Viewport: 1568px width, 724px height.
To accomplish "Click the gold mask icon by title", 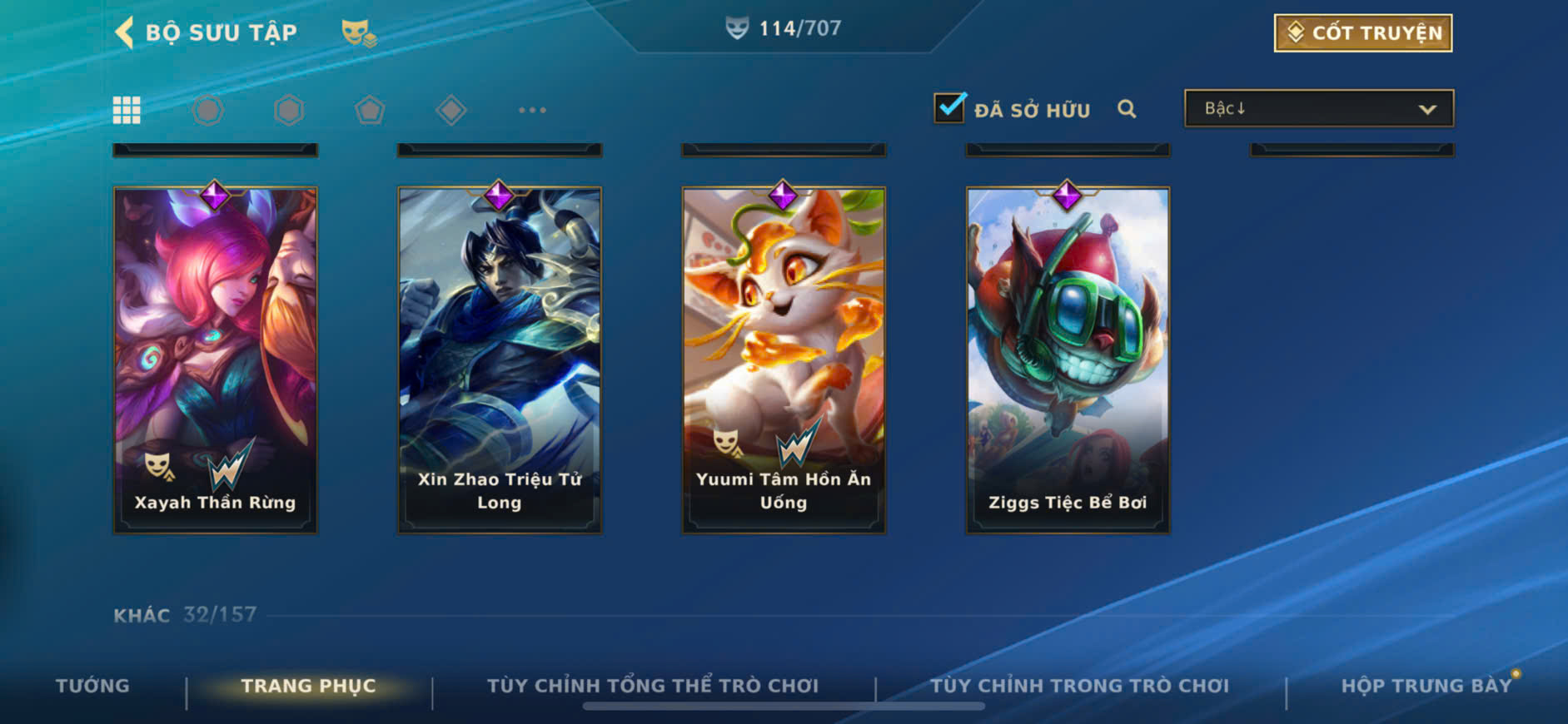I will (x=359, y=33).
